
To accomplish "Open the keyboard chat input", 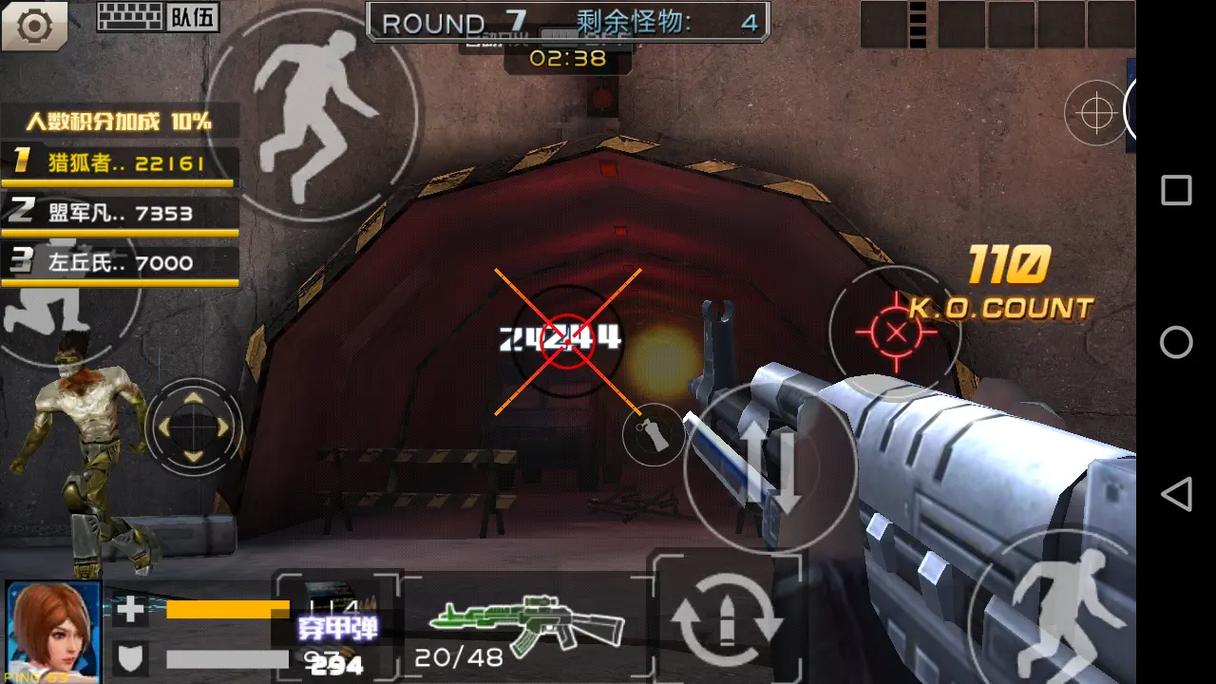I will [x=129, y=17].
